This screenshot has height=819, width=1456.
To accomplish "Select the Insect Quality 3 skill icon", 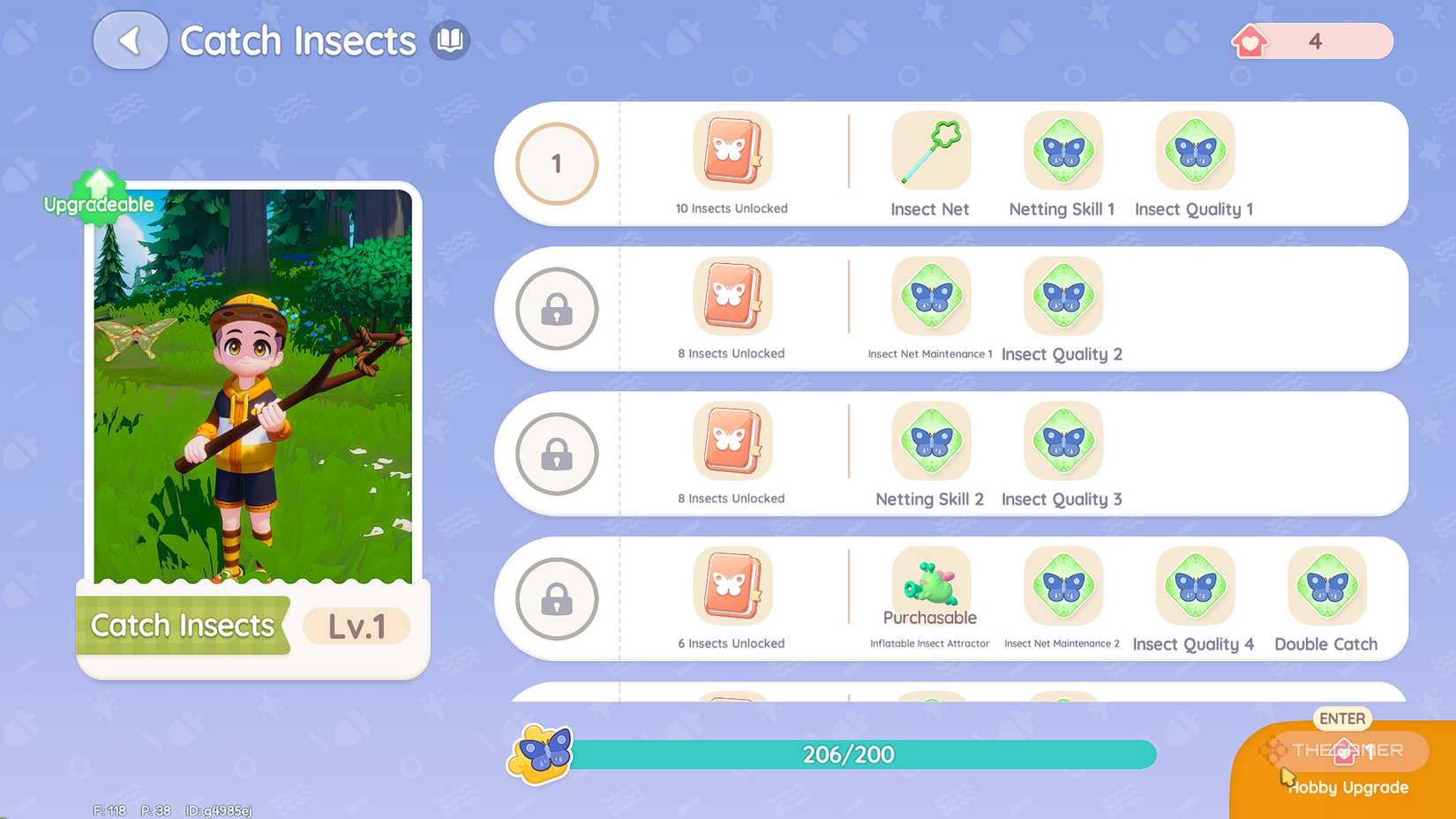I will point(1062,441).
